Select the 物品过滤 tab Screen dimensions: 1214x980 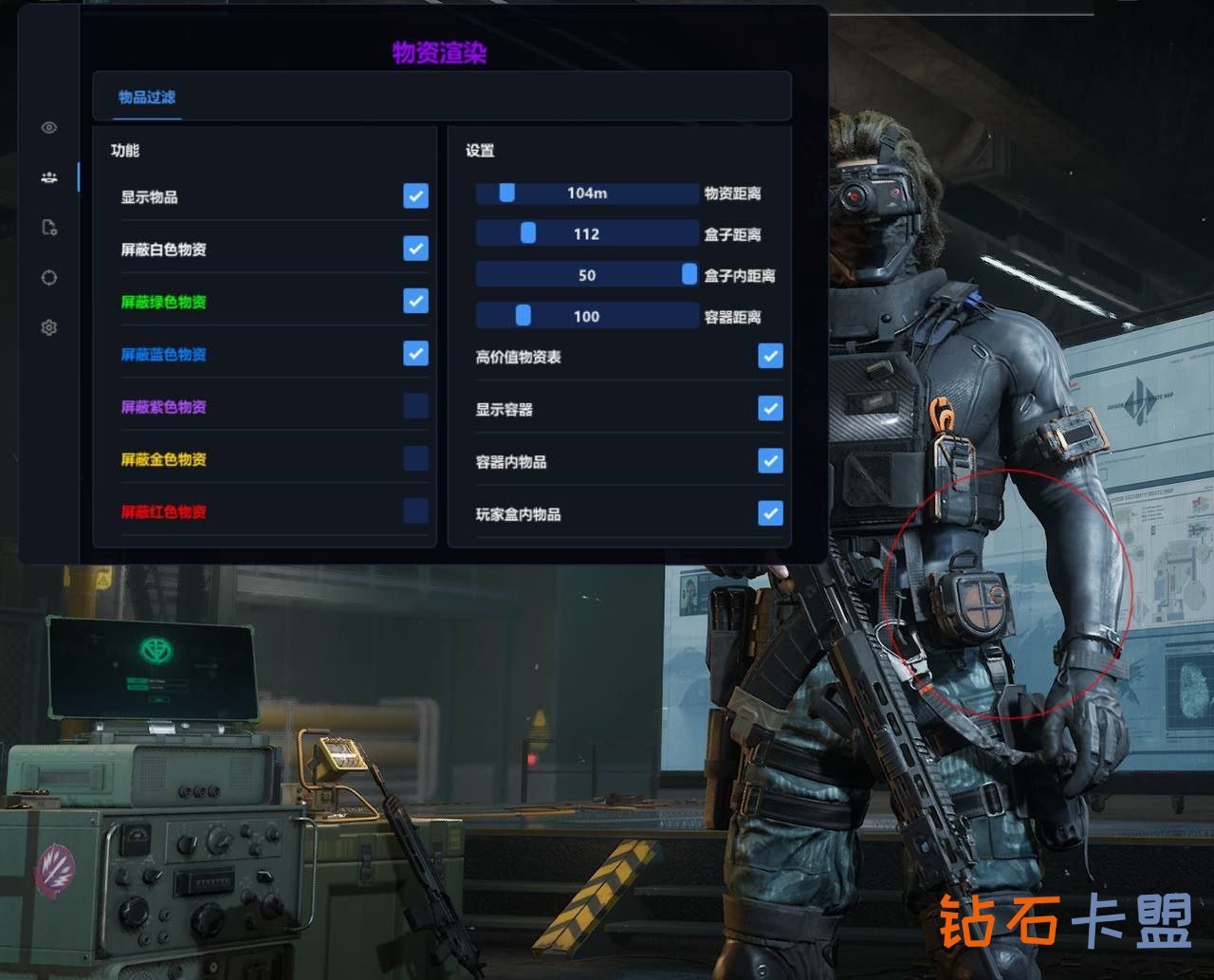(x=147, y=97)
